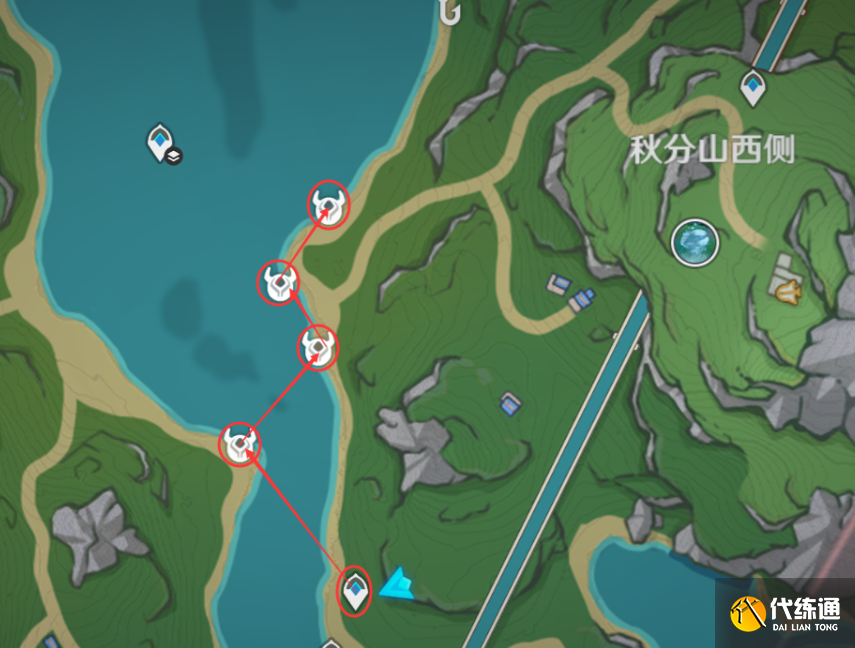Screen dimensions: 855x648
Task: Select the waypoint above the 秋分山西侧 label
Action: pyautogui.click(x=753, y=87)
